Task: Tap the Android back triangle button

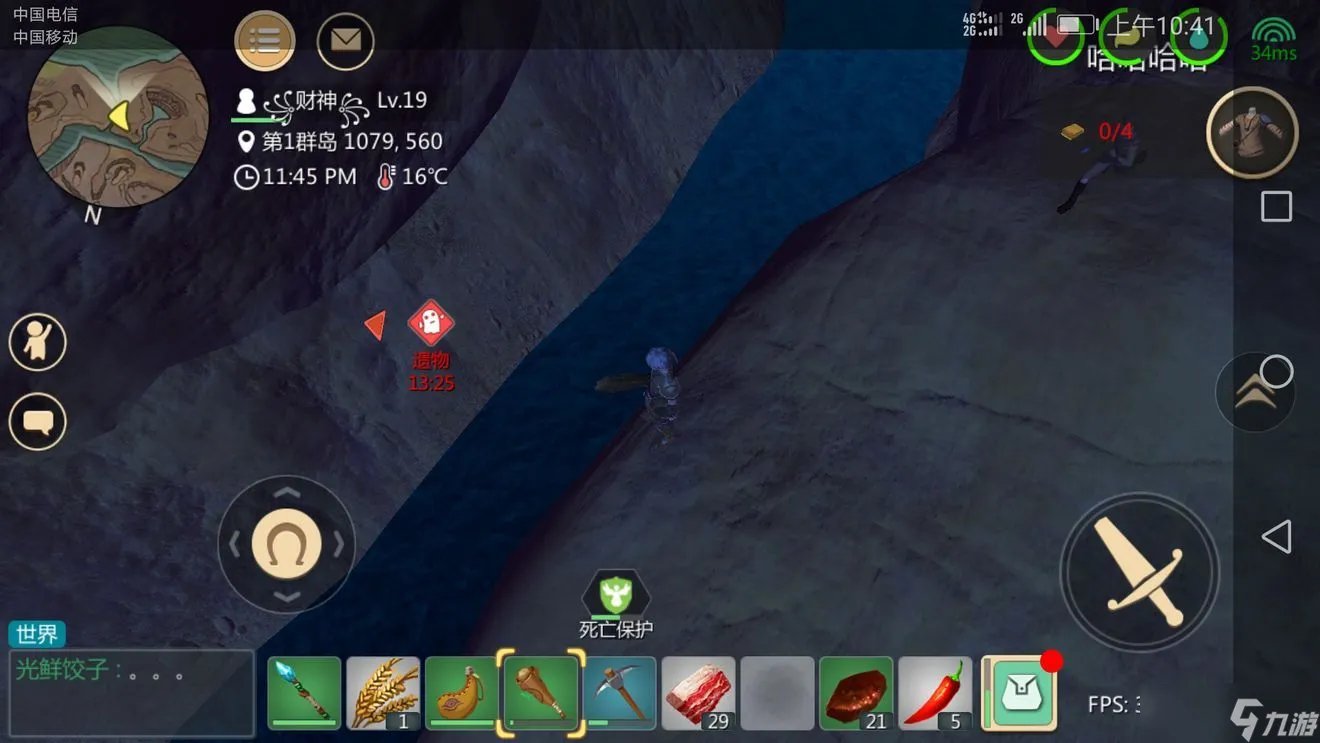Action: pos(1276,537)
